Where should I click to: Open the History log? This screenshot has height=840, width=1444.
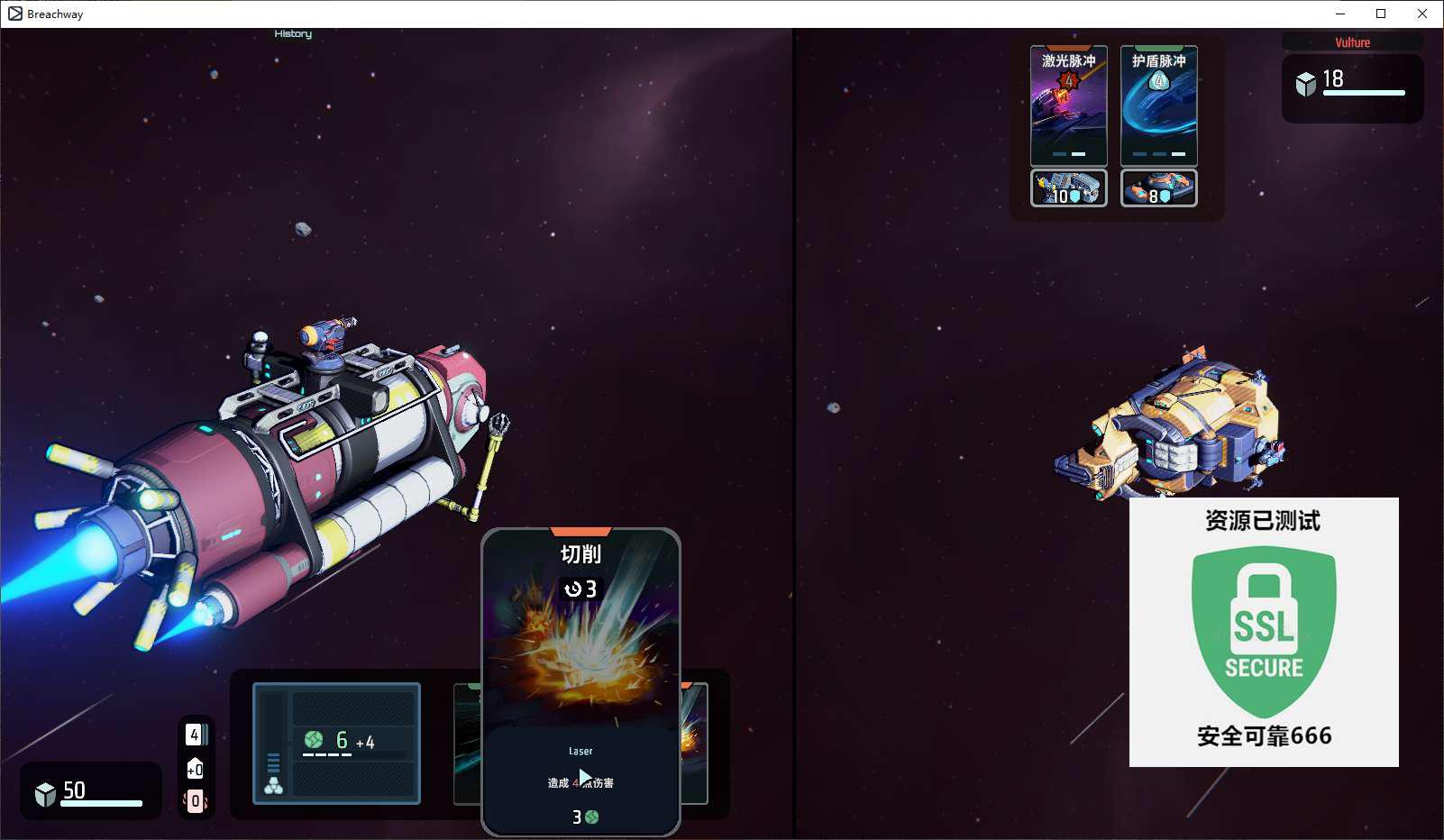(293, 34)
